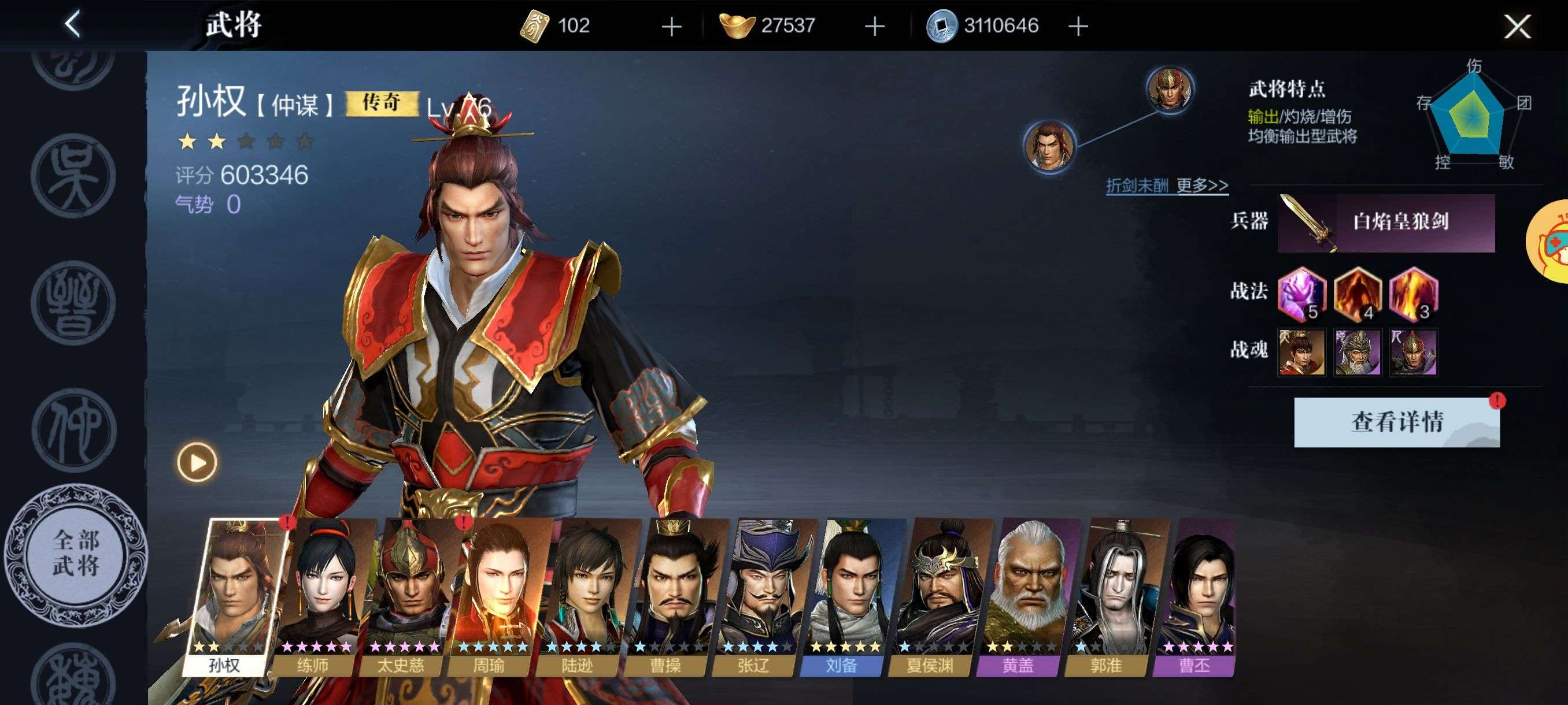The width and height of the screenshot is (1568, 705).
Task: Open the 更多>> bonds link
Action: 1201,185
